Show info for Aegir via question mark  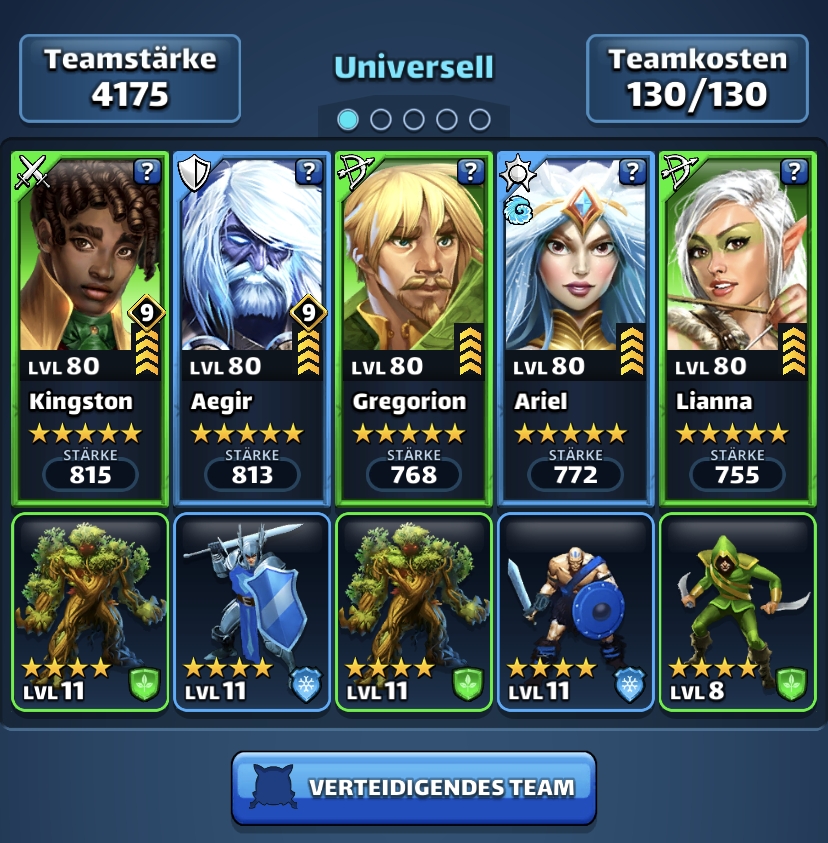309,172
